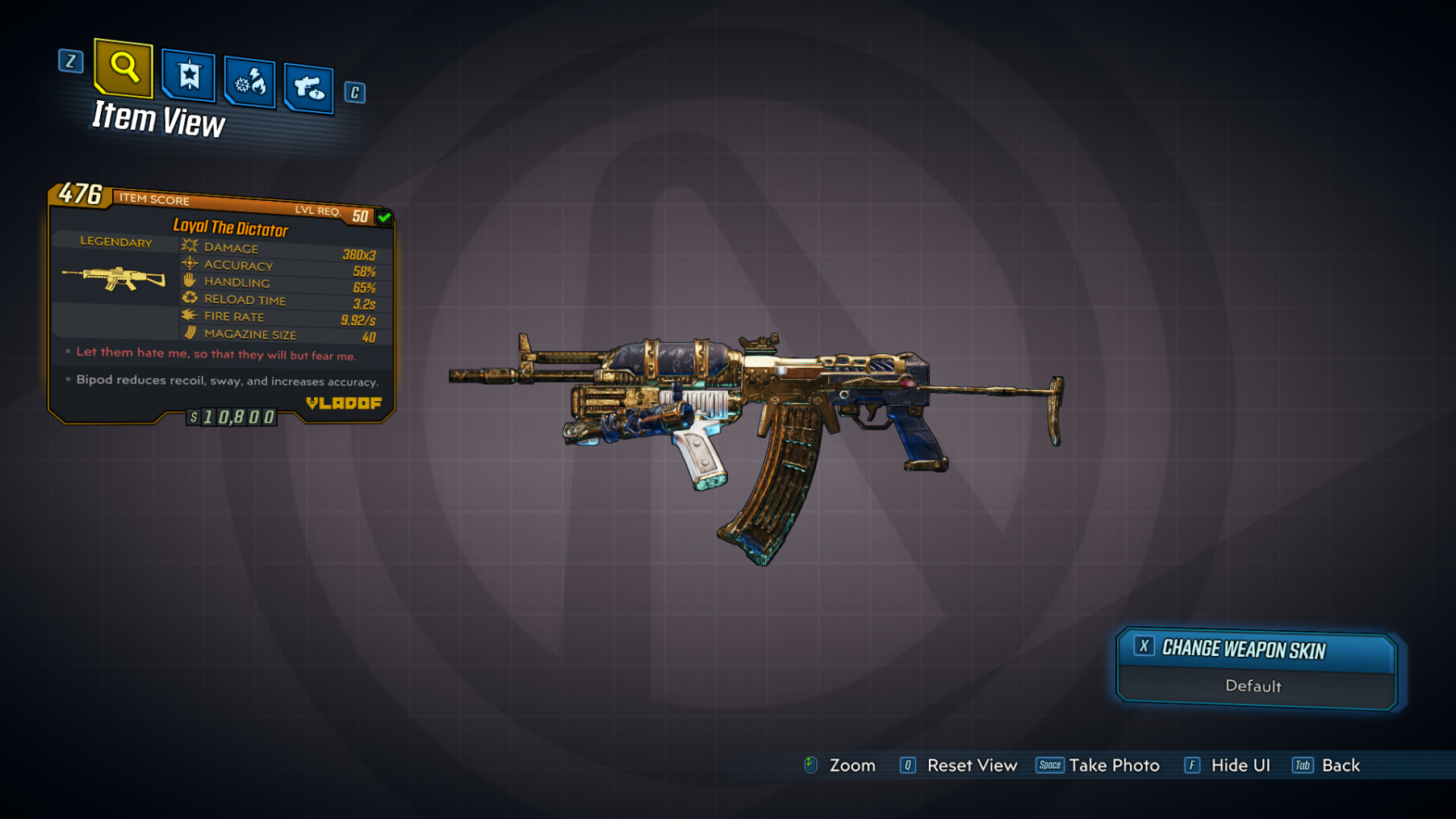The width and height of the screenshot is (1456, 819).
Task: Switch to the star banner tab
Action: tap(189, 76)
